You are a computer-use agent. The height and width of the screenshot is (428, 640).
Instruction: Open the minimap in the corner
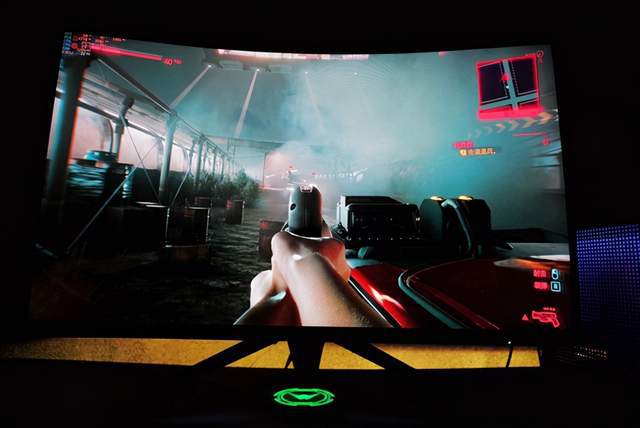pos(508,82)
